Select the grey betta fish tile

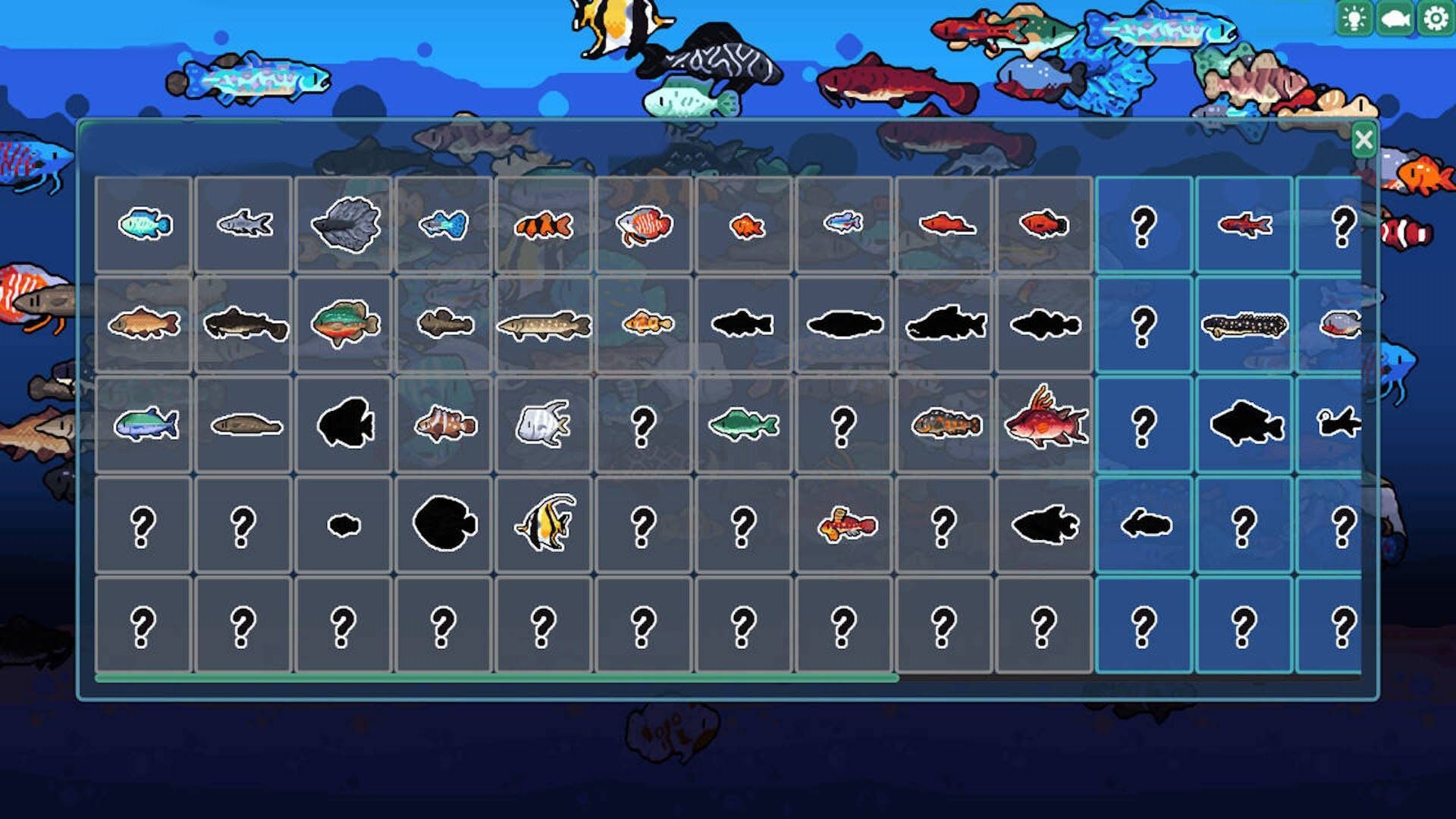tap(344, 224)
